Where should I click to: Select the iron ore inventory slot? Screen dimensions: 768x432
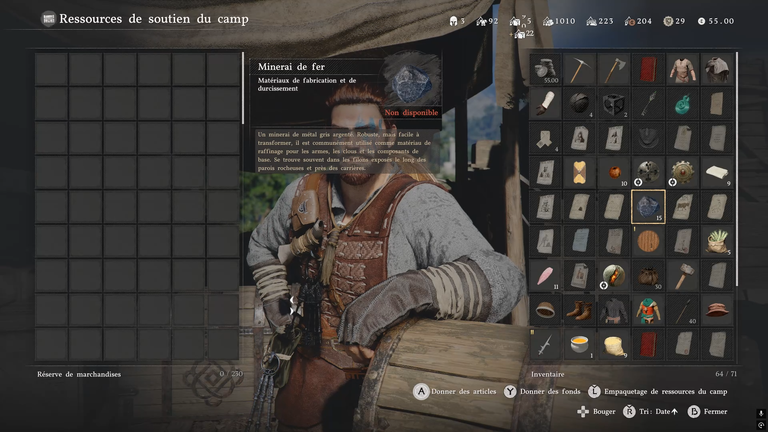648,207
